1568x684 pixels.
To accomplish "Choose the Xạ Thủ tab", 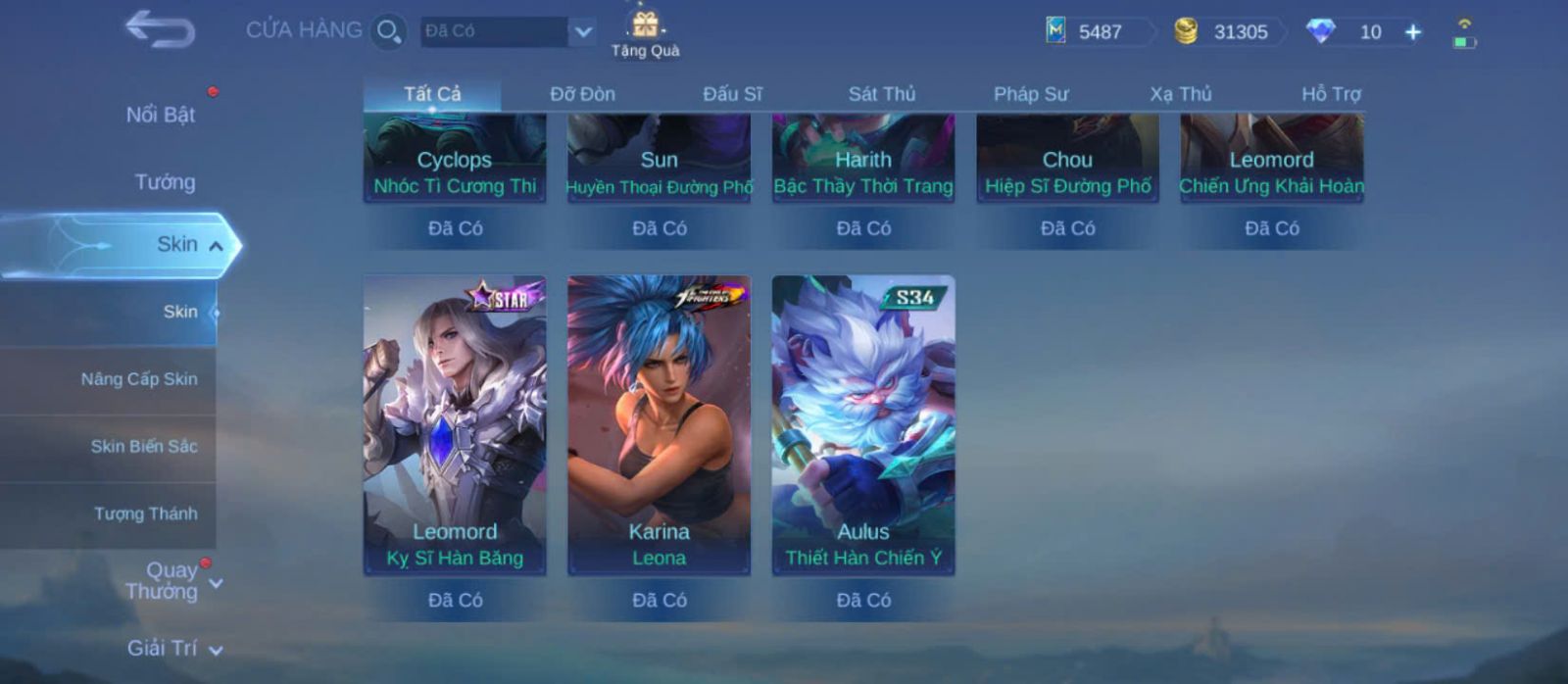I will pos(1180,94).
